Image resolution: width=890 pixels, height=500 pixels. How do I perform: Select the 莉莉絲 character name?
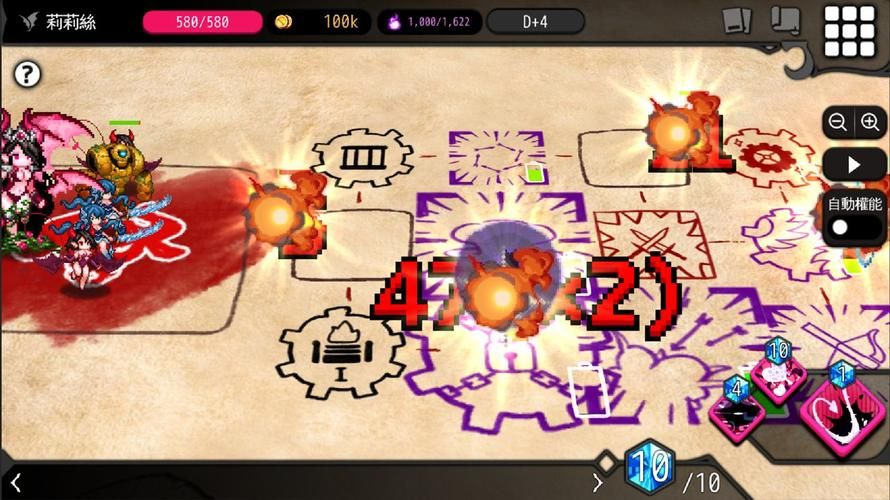point(72,22)
